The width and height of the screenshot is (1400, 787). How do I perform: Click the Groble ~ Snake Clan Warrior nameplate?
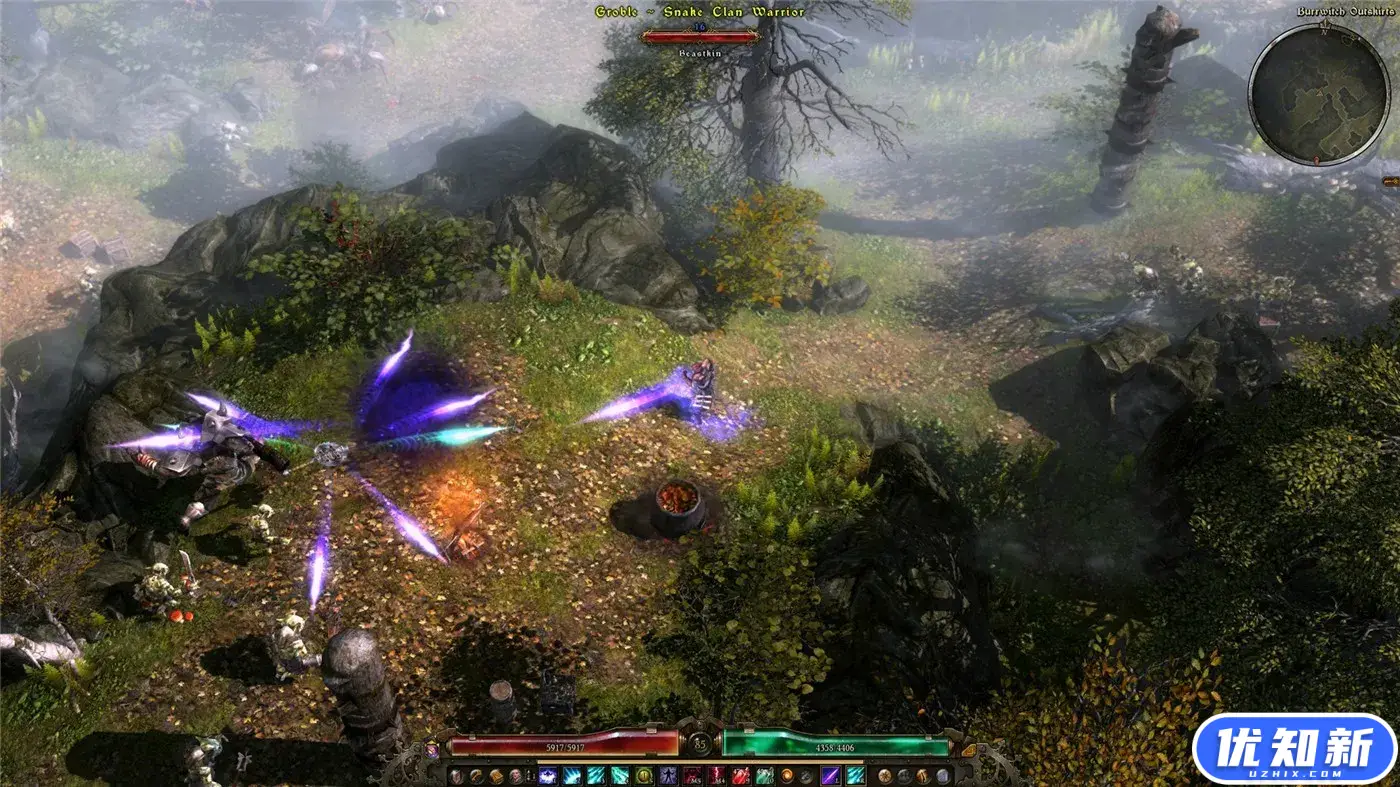tap(700, 10)
